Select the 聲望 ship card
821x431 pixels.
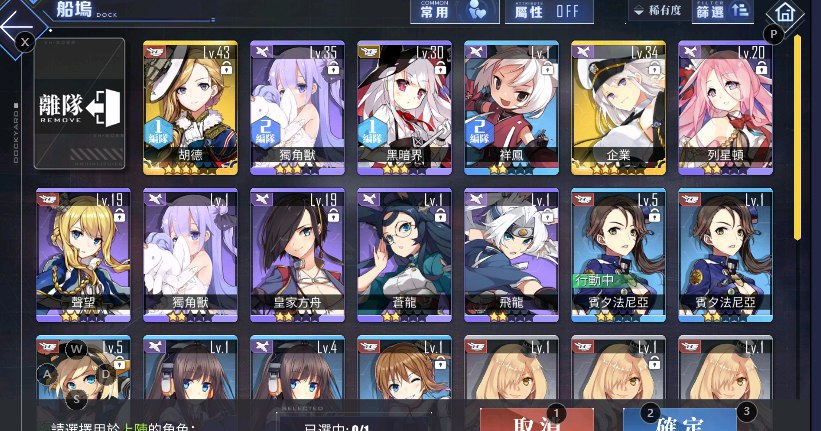tap(83, 255)
